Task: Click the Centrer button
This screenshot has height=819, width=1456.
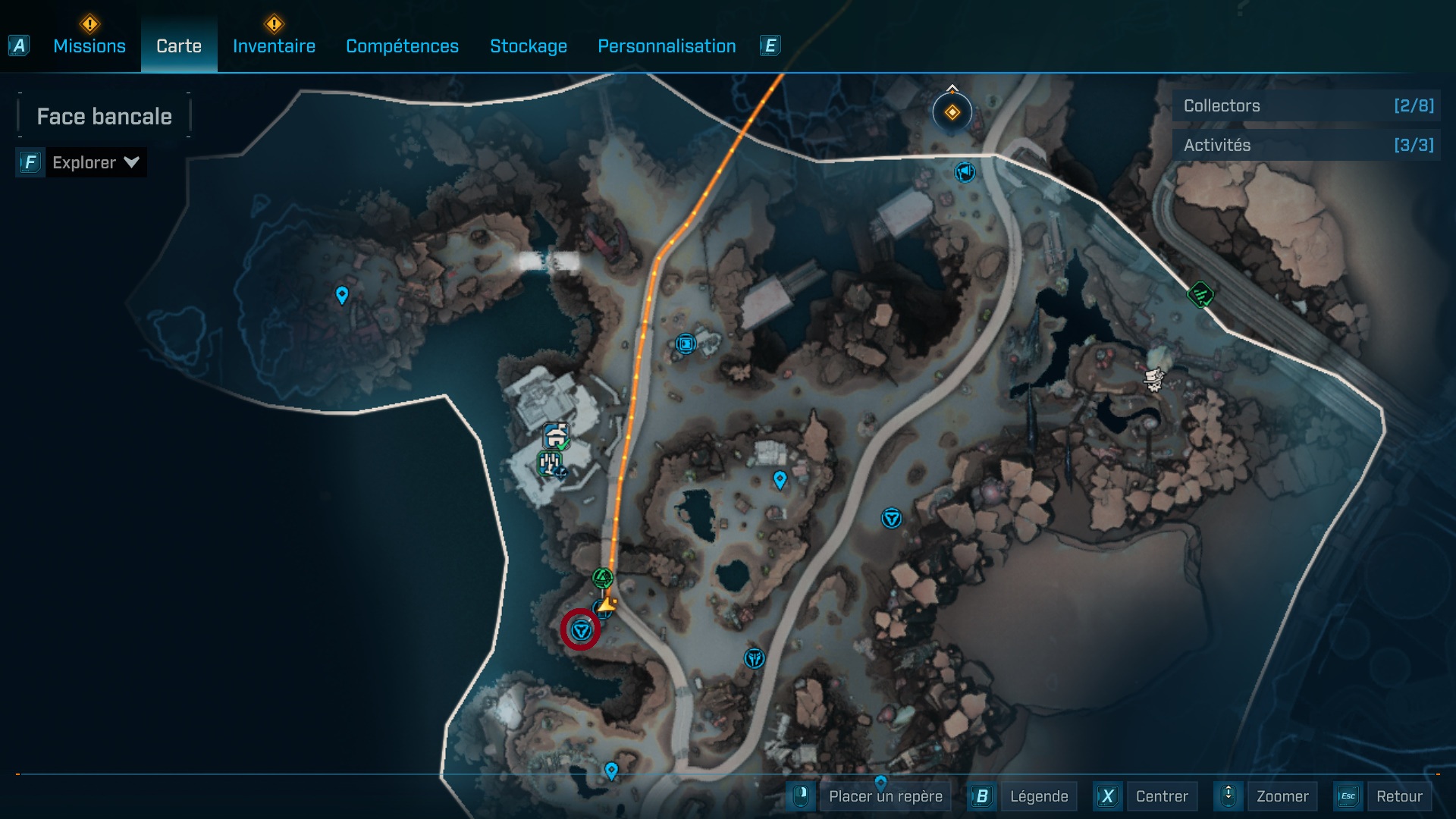Action: [x=1161, y=796]
